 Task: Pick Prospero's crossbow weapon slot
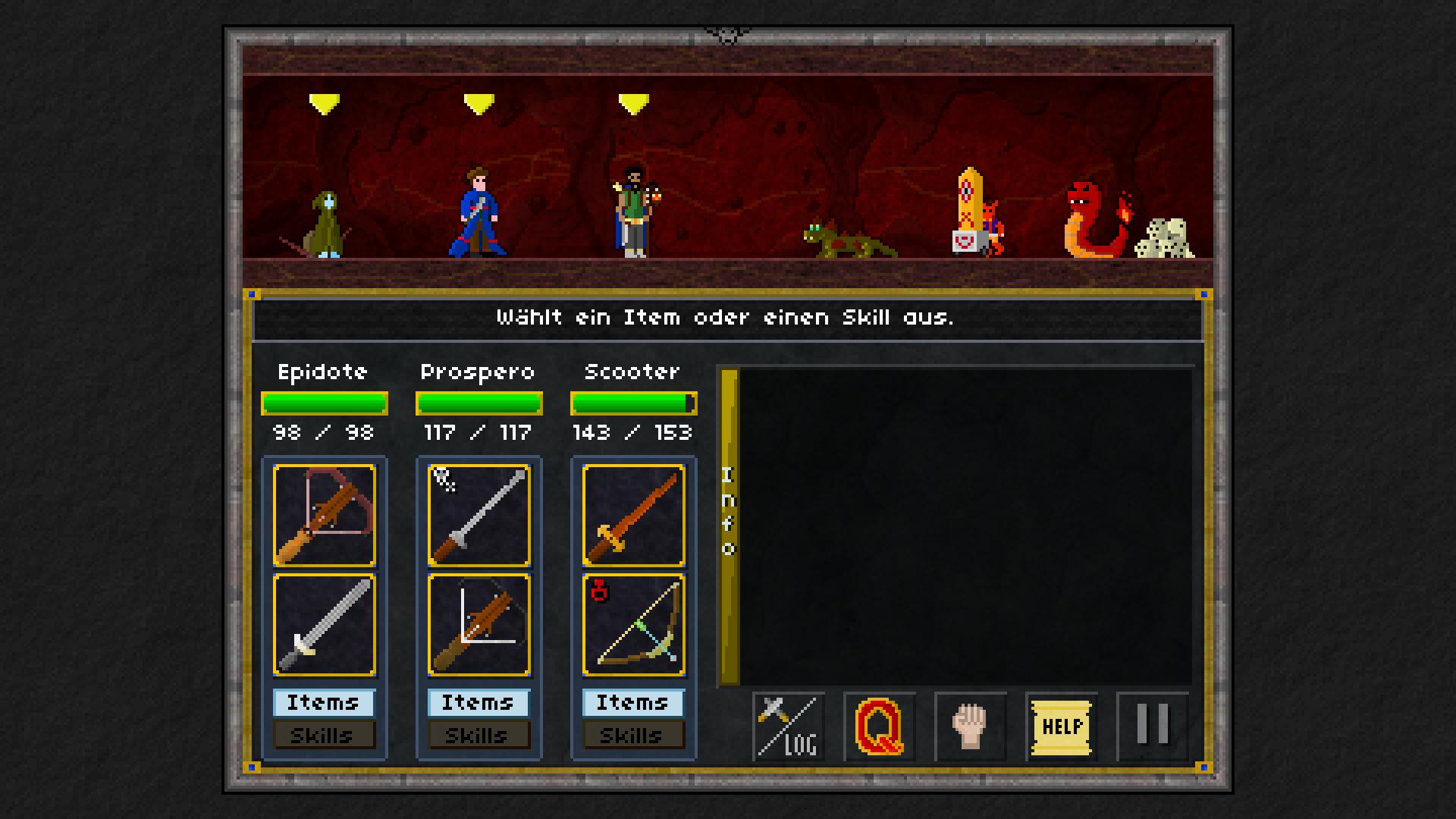[x=479, y=625]
